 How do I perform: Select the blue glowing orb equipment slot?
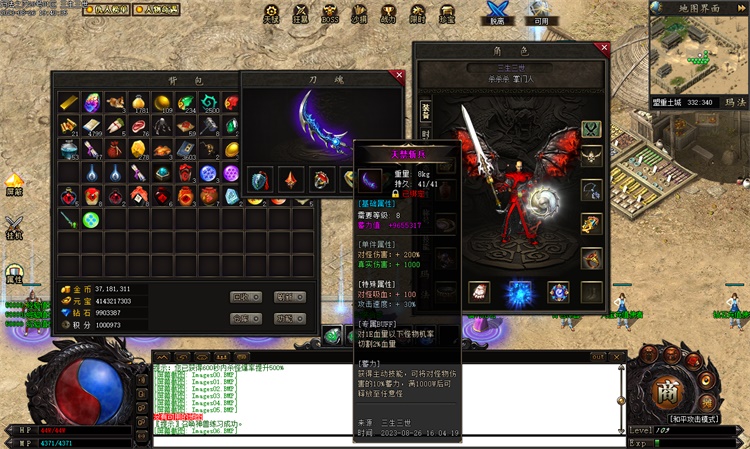click(x=518, y=292)
